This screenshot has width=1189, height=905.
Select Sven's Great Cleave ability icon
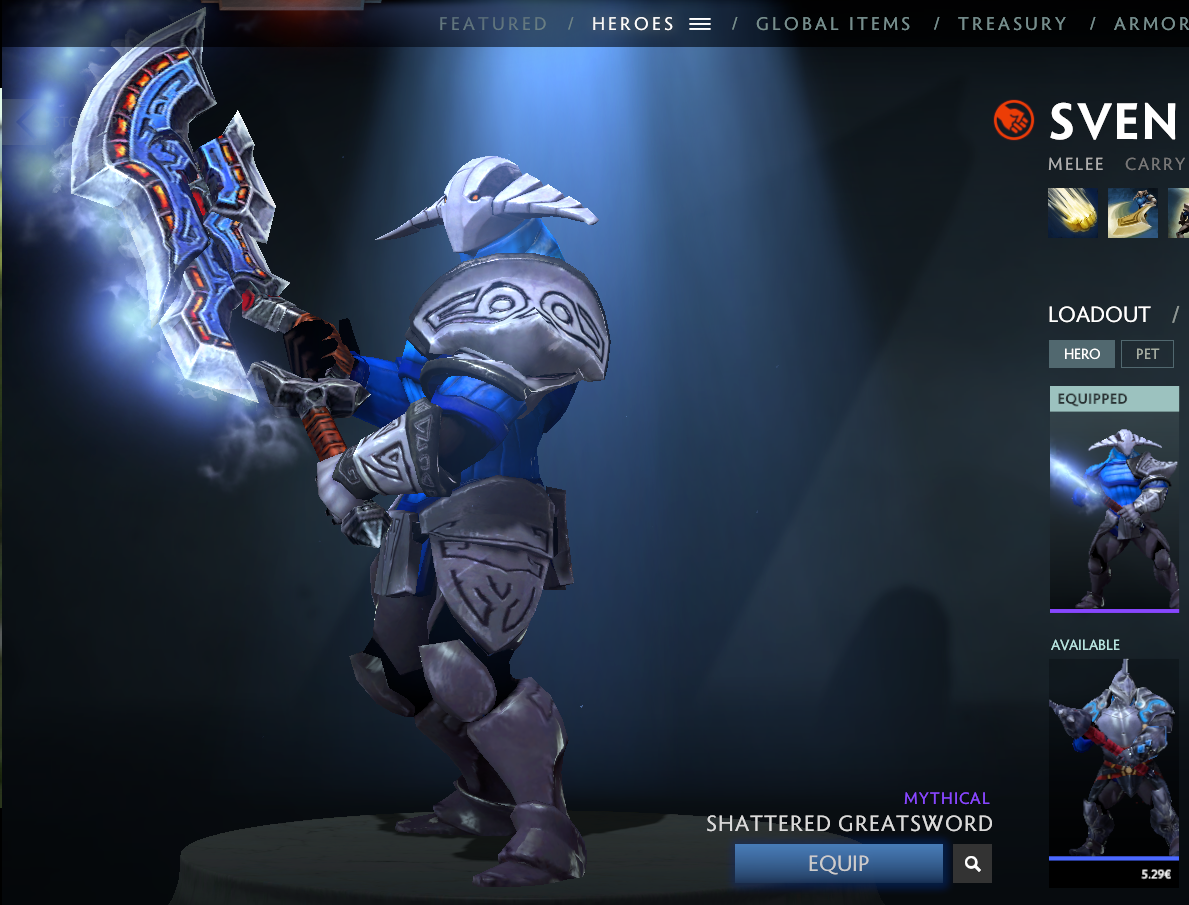click(1132, 213)
